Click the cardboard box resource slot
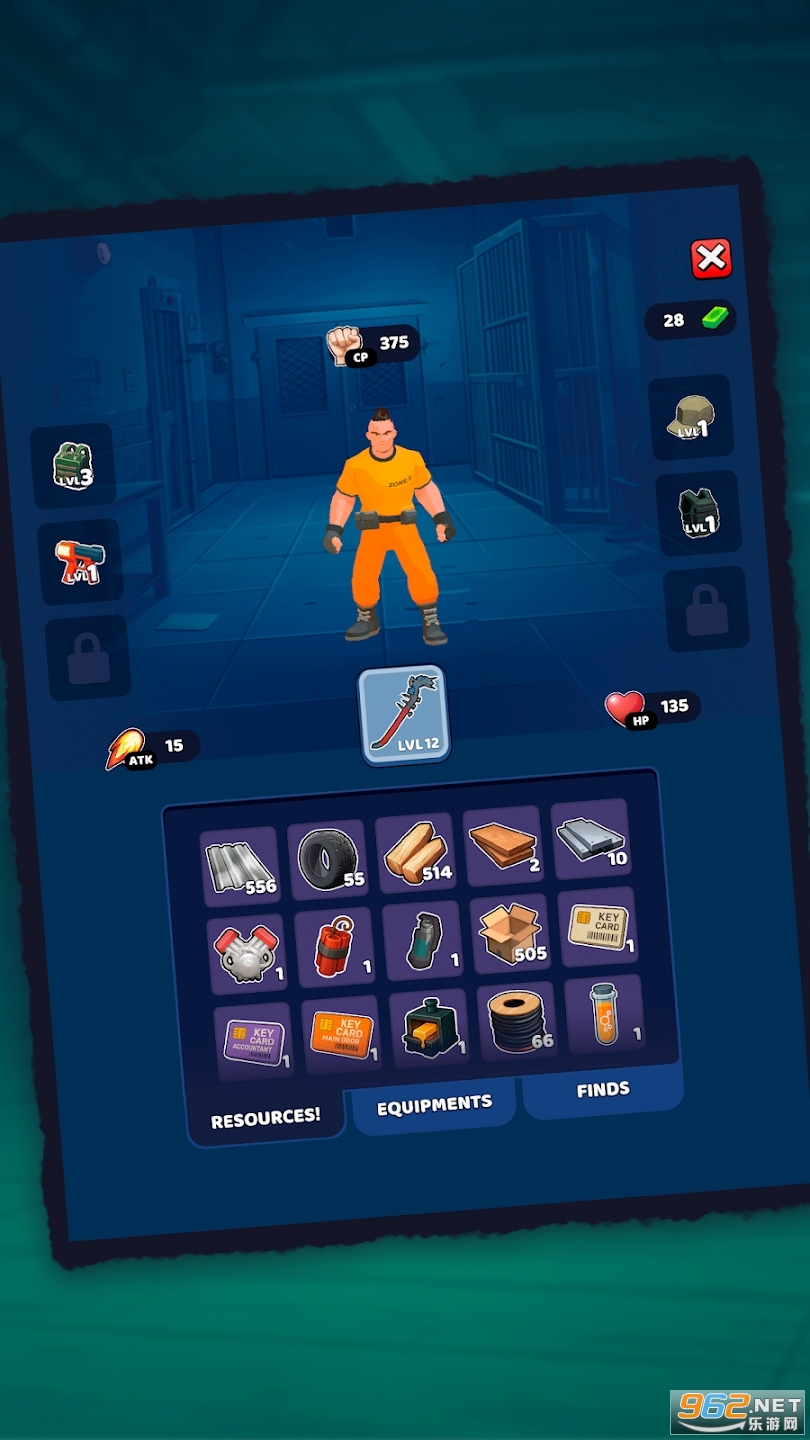 tap(510, 934)
